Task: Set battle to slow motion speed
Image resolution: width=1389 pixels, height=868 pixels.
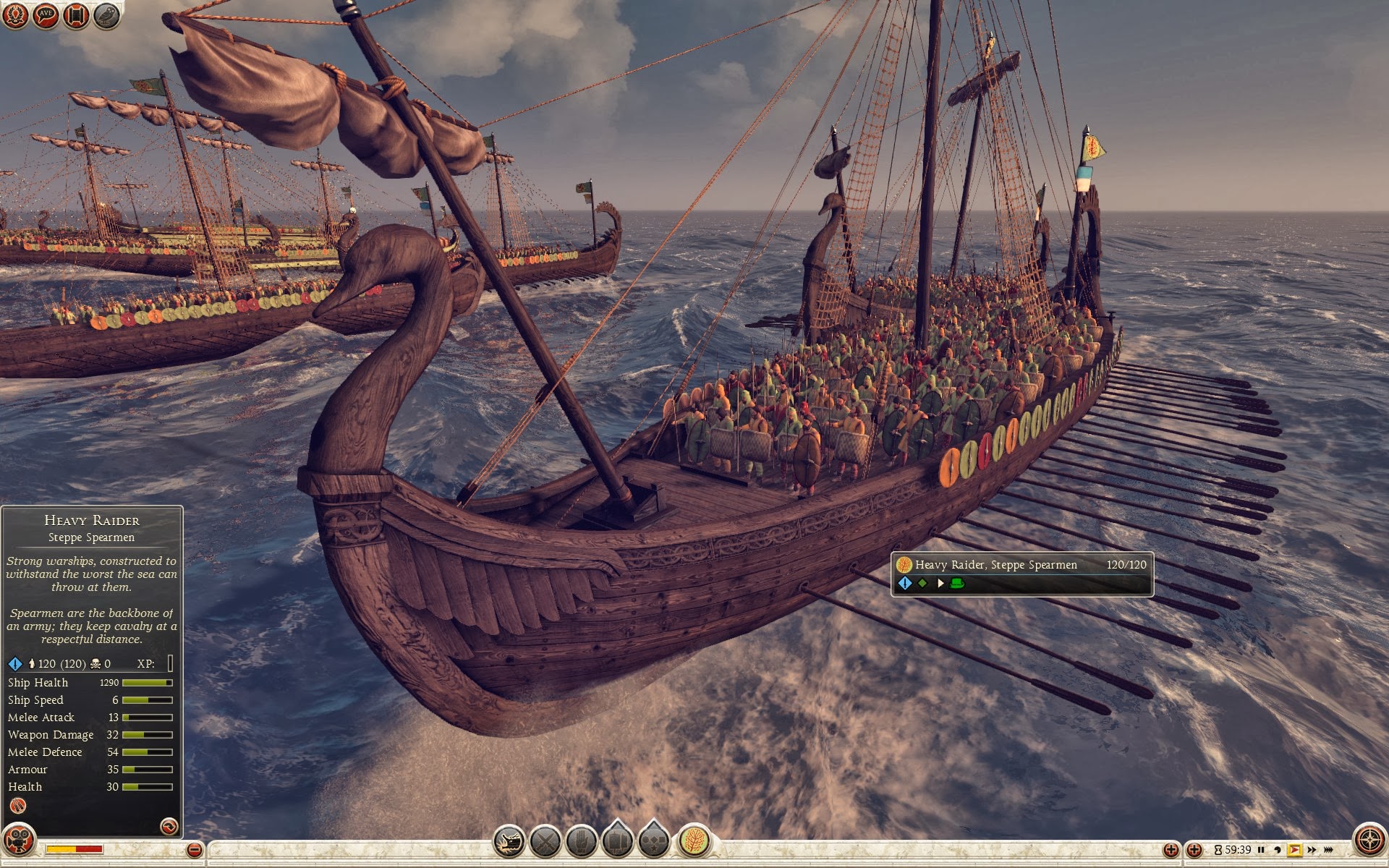Action: coord(1278,850)
